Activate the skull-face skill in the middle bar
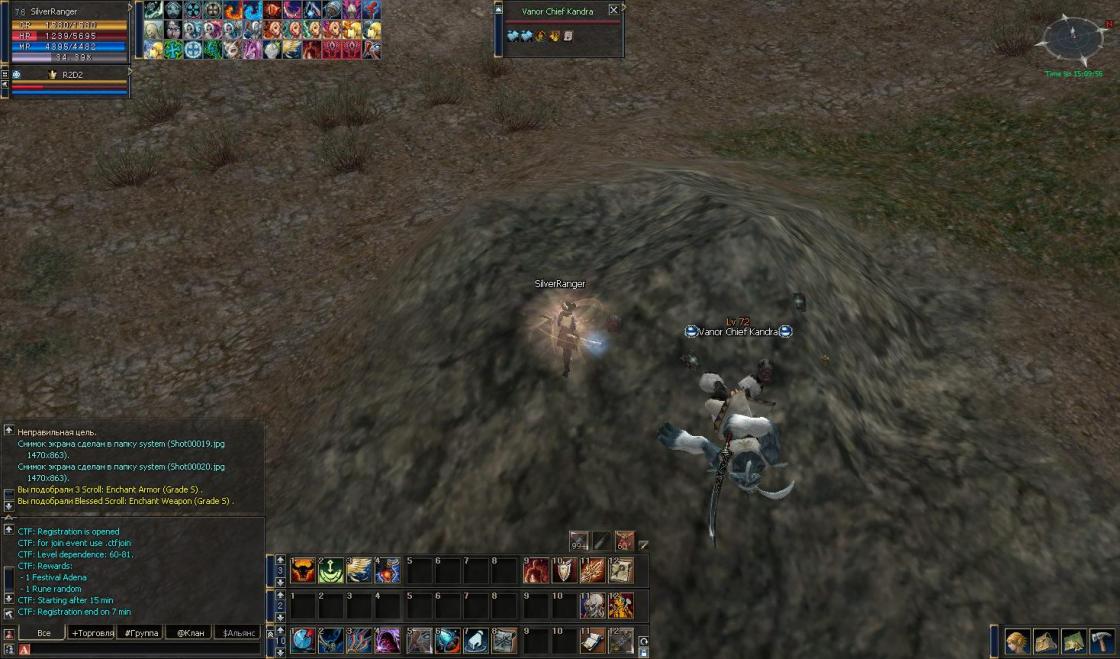1120x659 pixels. 593,606
